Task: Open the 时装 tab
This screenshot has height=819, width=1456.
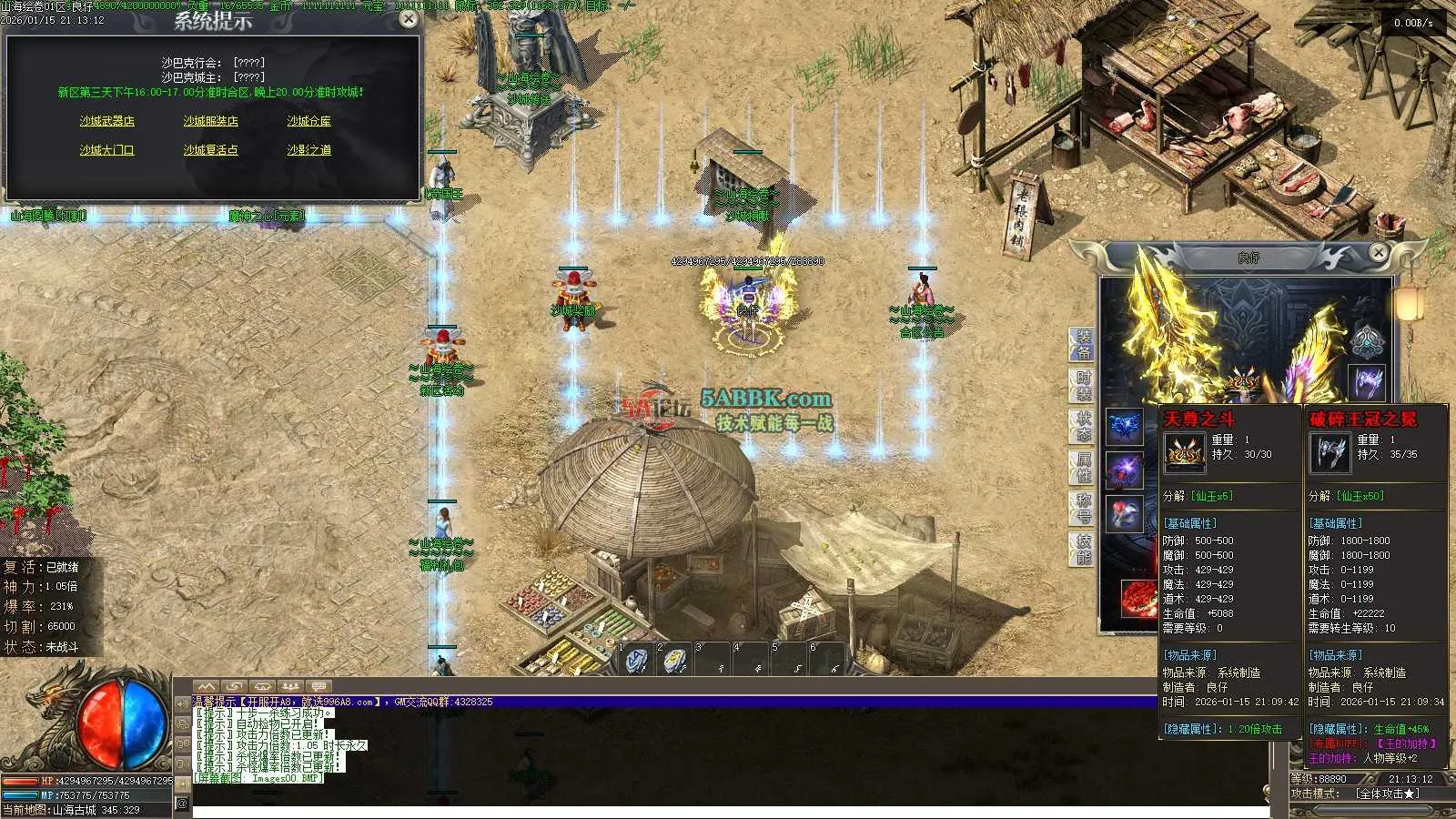Action: (1083, 385)
